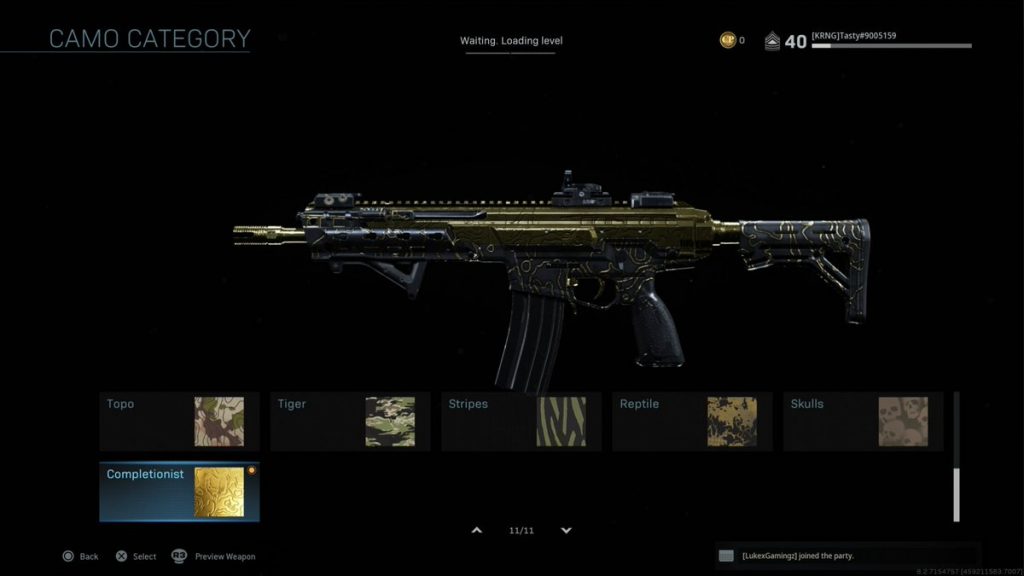Viewport: 1024px width, 576px height.
Task: Click the down arrow page stepper
Action: coord(566,530)
